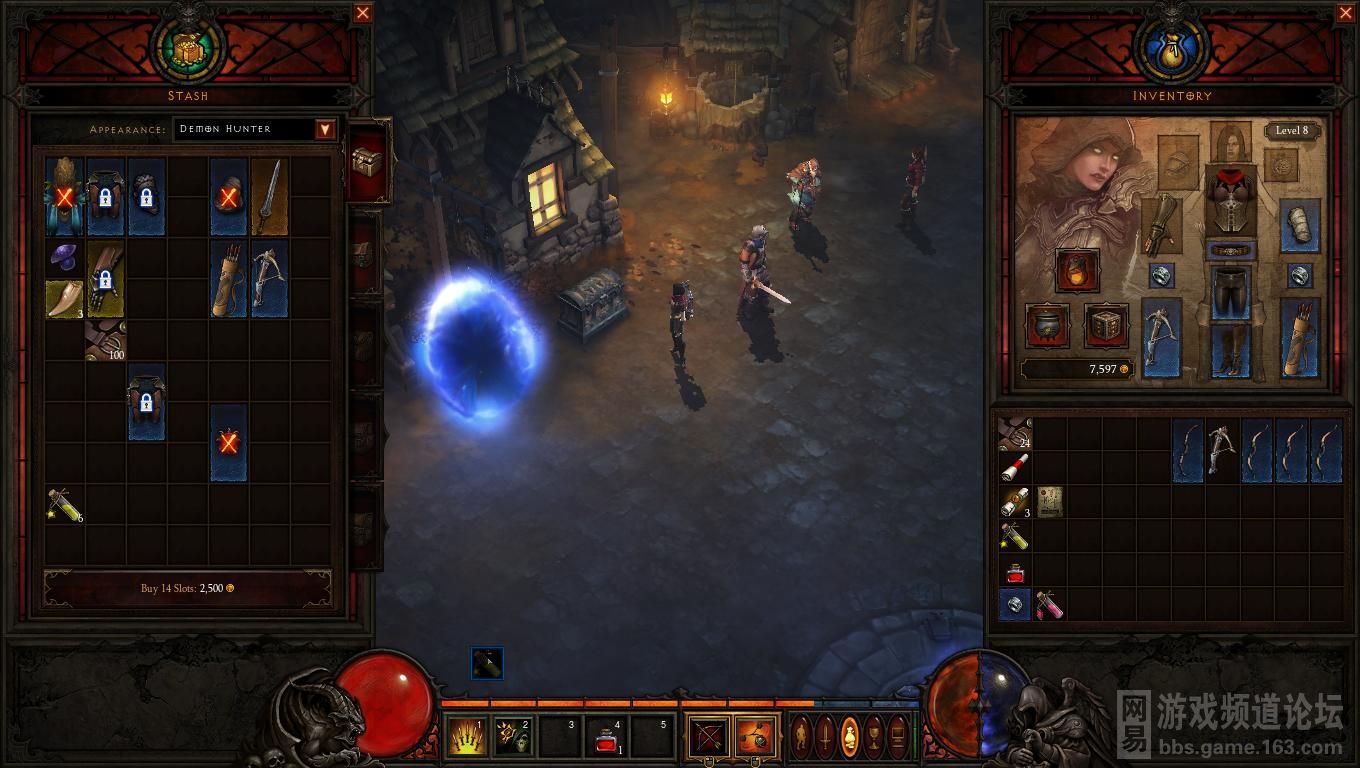Open the character menu button with figure icon
The height and width of the screenshot is (768, 1360).
pos(802,737)
